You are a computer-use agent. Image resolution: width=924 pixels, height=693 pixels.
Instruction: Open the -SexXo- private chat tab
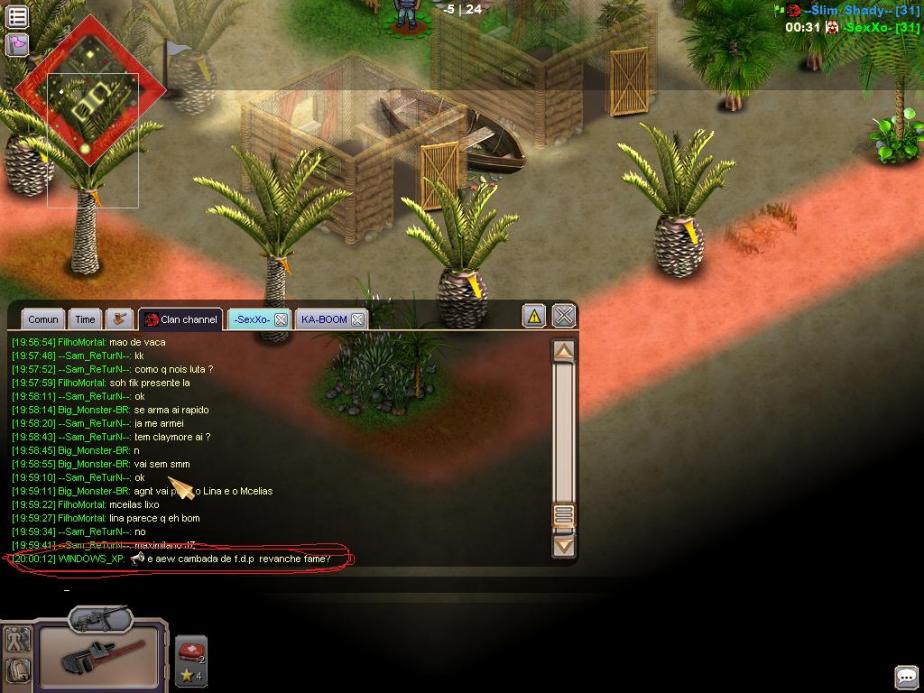[x=251, y=319]
